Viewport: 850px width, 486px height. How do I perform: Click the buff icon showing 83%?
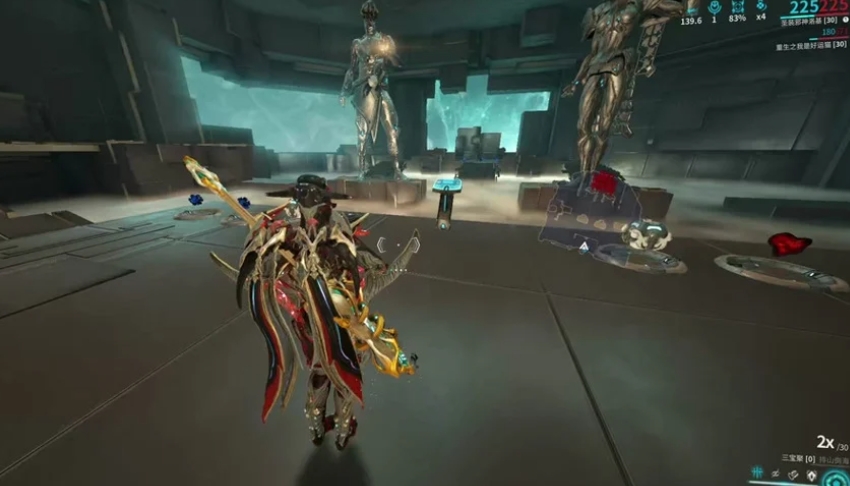[738, 6]
